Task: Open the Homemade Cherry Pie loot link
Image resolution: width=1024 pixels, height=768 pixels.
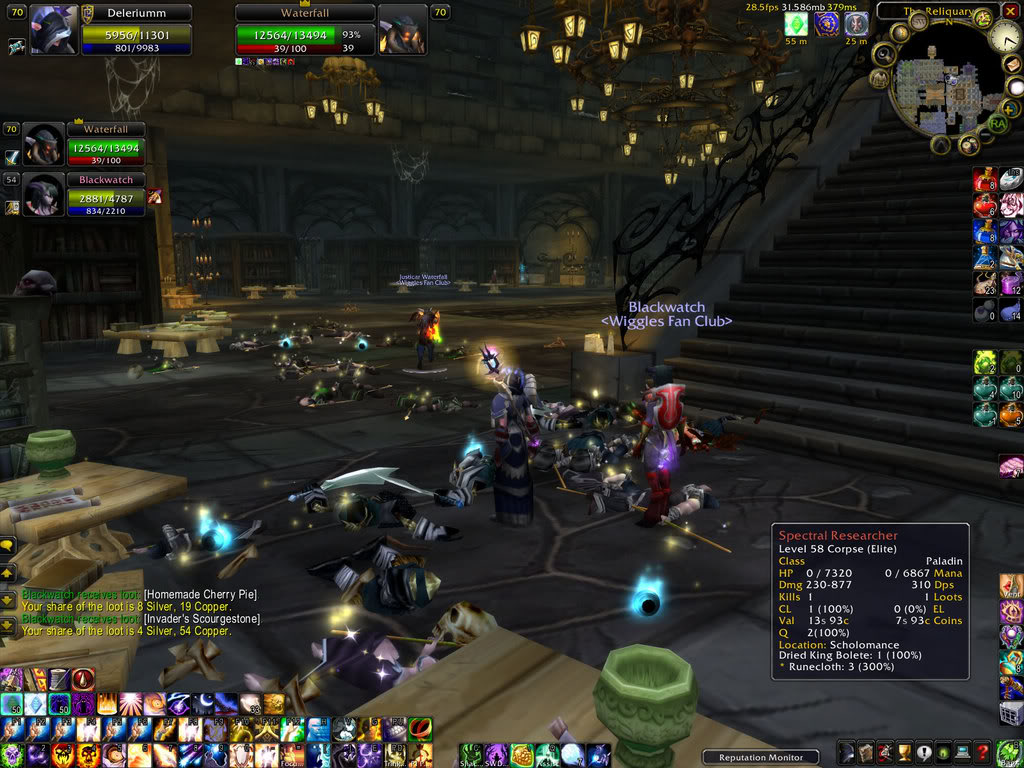Action: (x=200, y=594)
